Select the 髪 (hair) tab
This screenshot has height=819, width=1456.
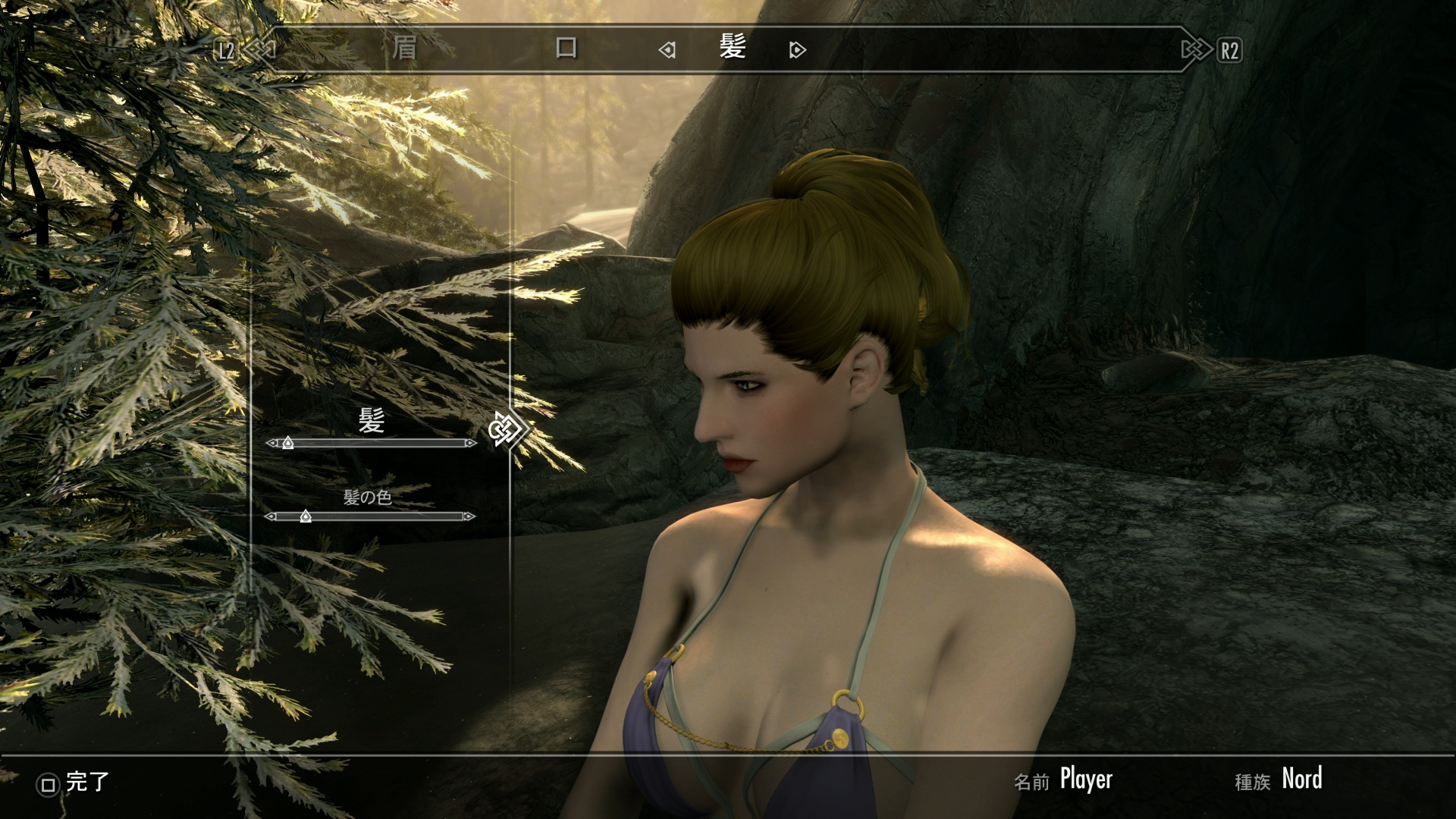[733, 49]
